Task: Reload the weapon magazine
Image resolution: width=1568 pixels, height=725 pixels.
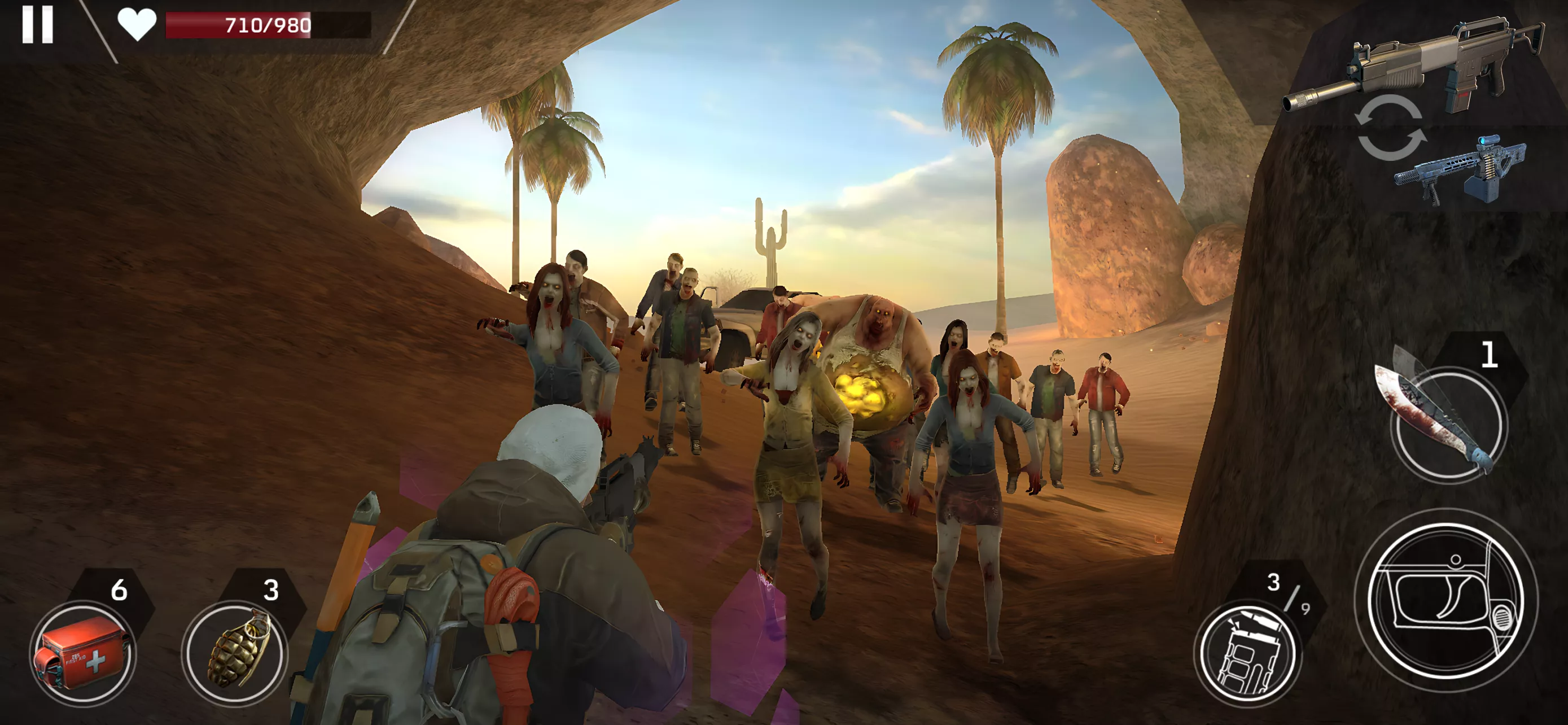Action: click(x=1248, y=655)
